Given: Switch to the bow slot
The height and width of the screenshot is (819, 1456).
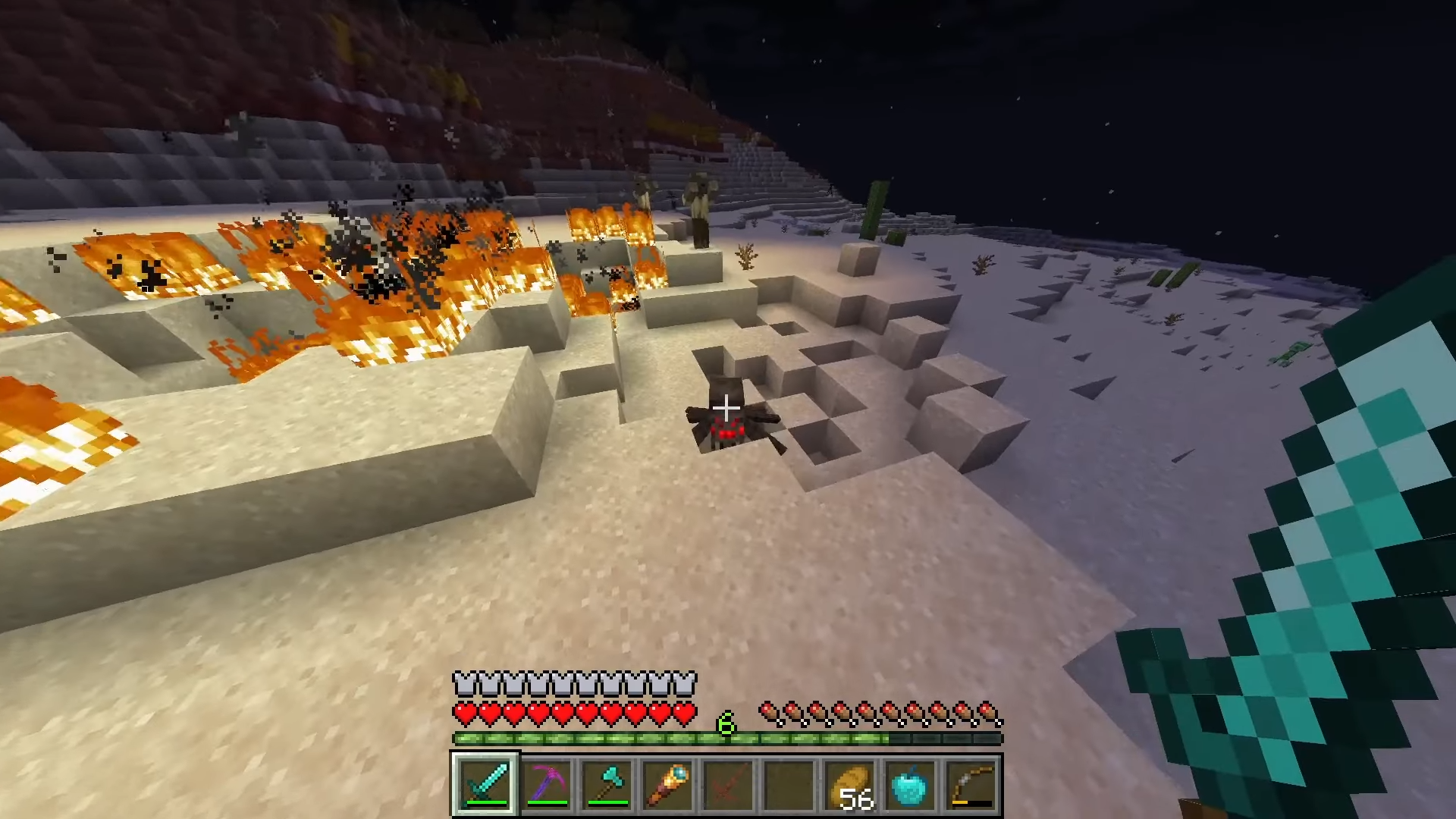Looking at the screenshot, I should [971, 784].
